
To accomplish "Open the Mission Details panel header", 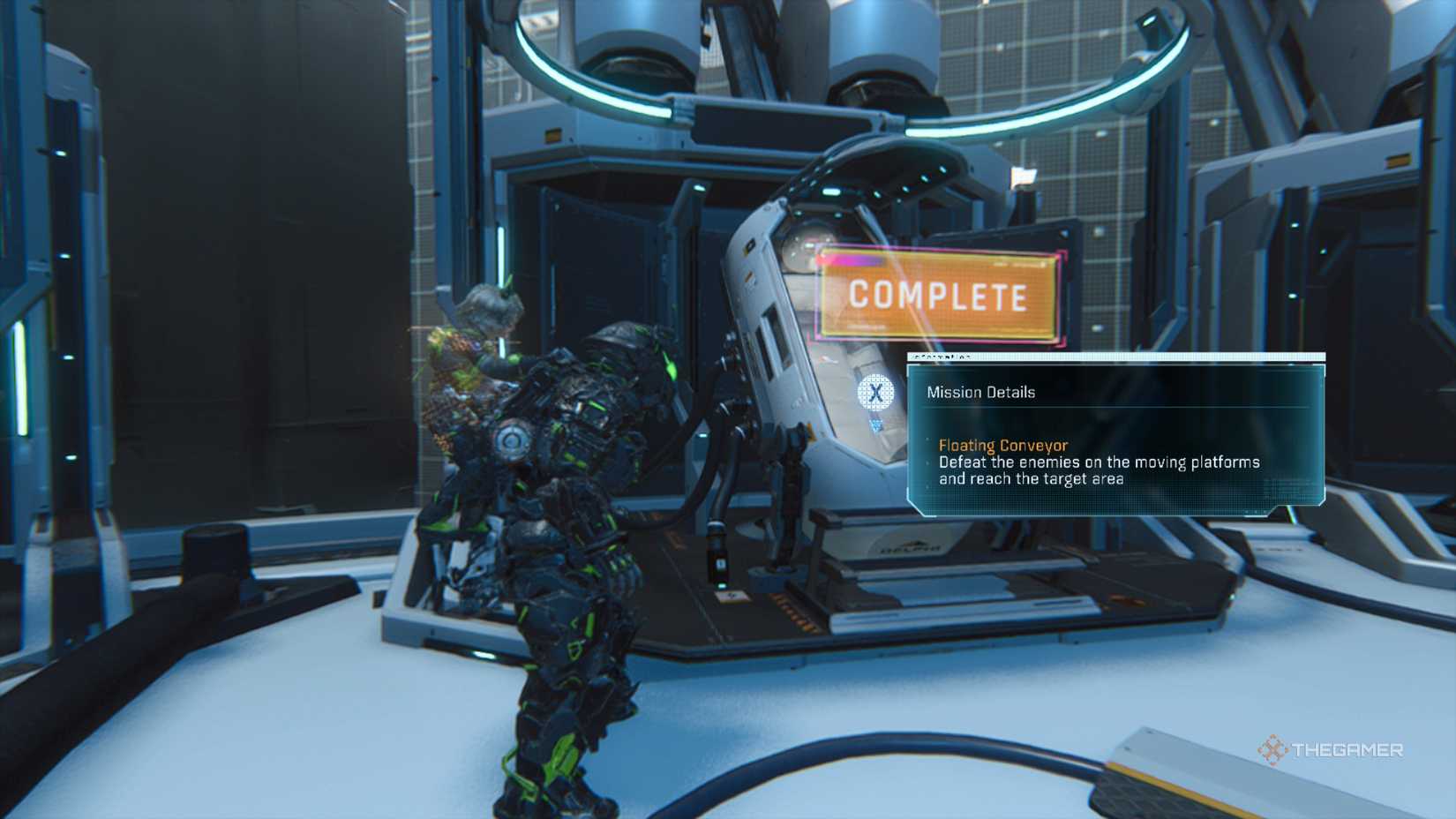I will [x=981, y=392].
